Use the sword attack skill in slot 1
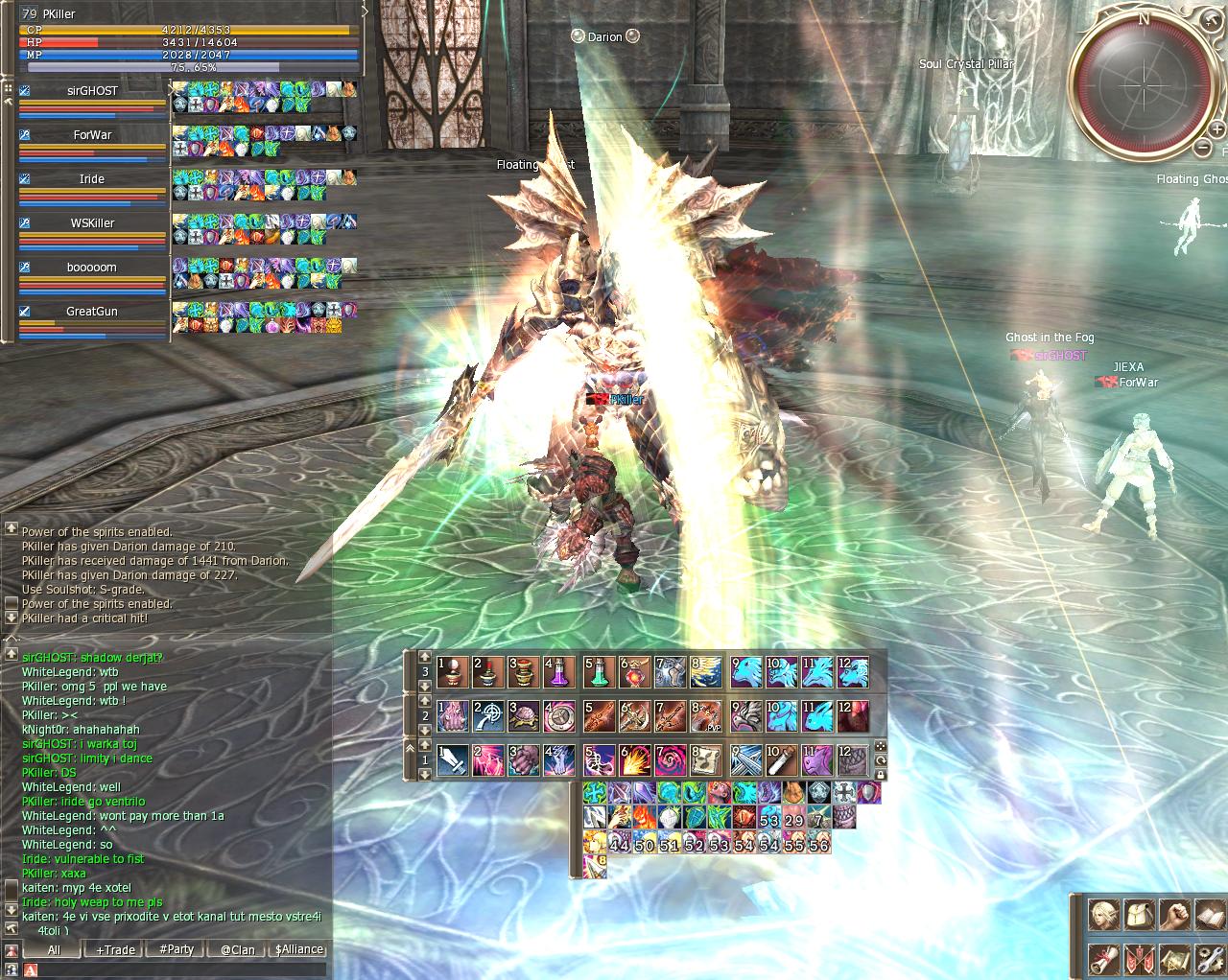The height and width of the screenshot is (980, 1228). tap(453, 760)
